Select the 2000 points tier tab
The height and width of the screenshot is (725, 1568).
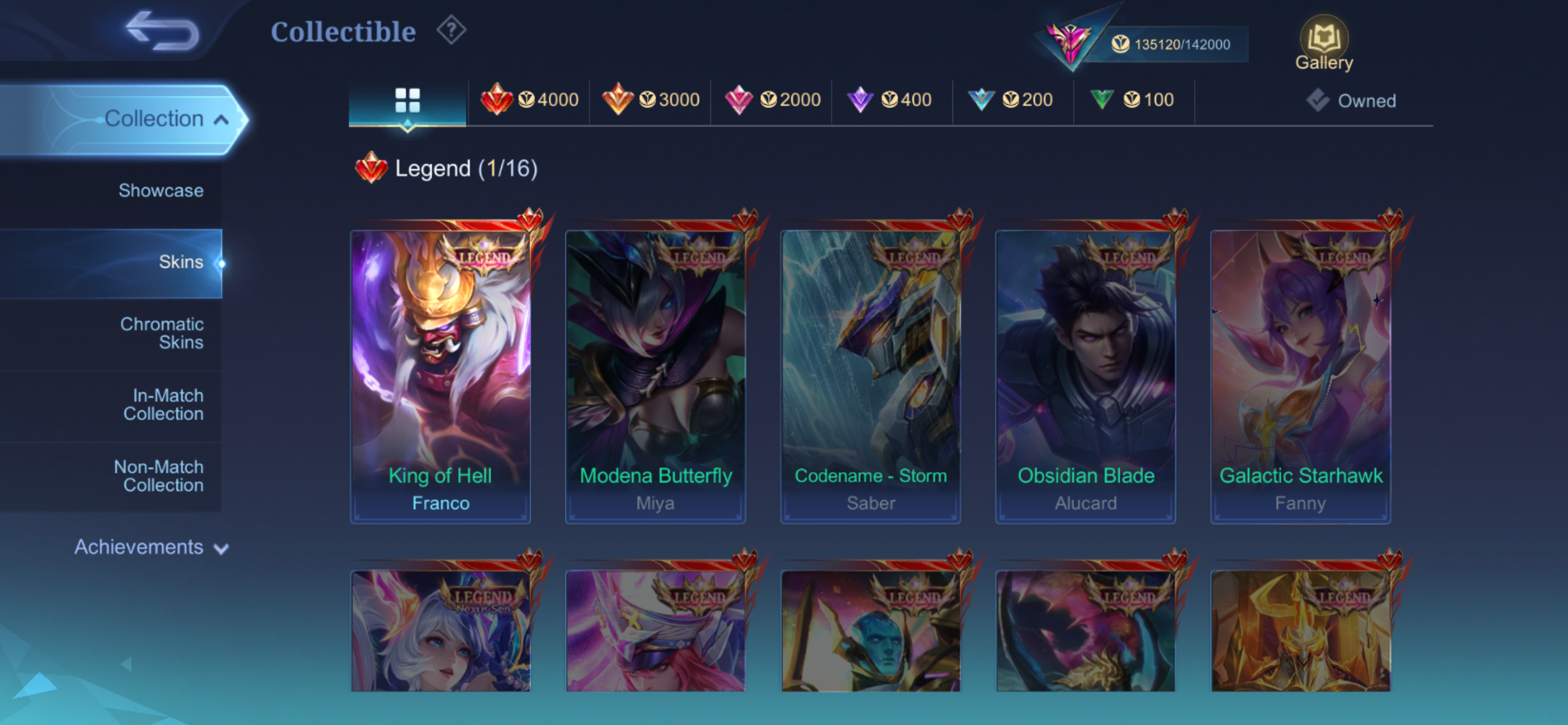(772, 100)
